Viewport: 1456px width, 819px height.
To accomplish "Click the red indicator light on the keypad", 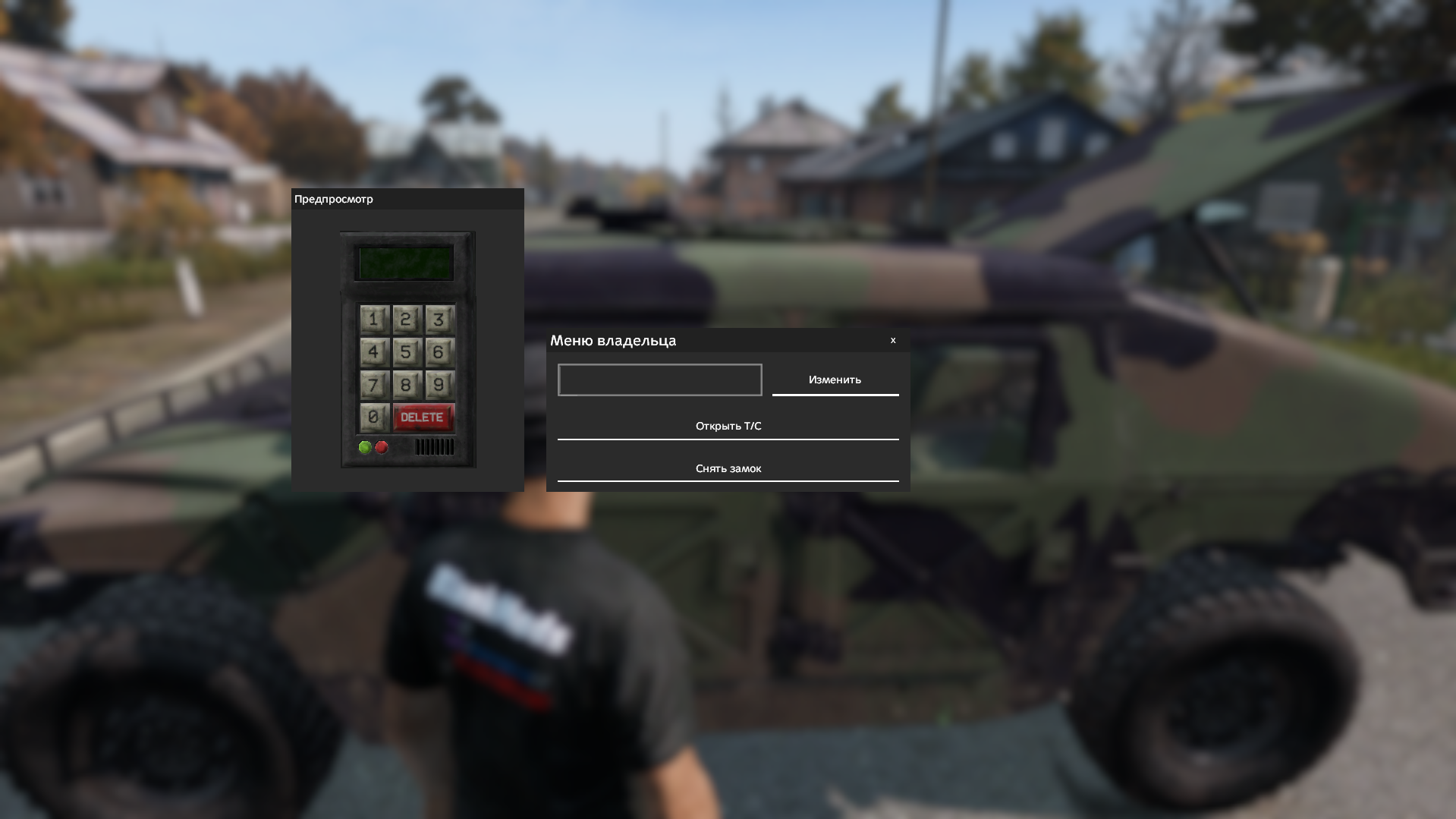I will tap(382, 447).
